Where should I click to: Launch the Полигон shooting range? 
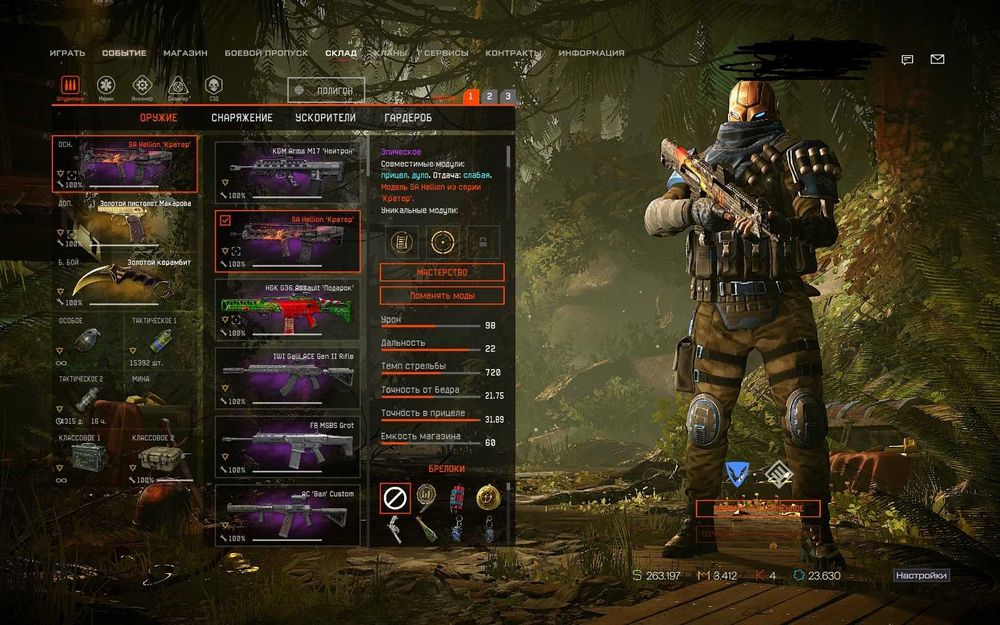pyautogui.click(x=326, y=91)
